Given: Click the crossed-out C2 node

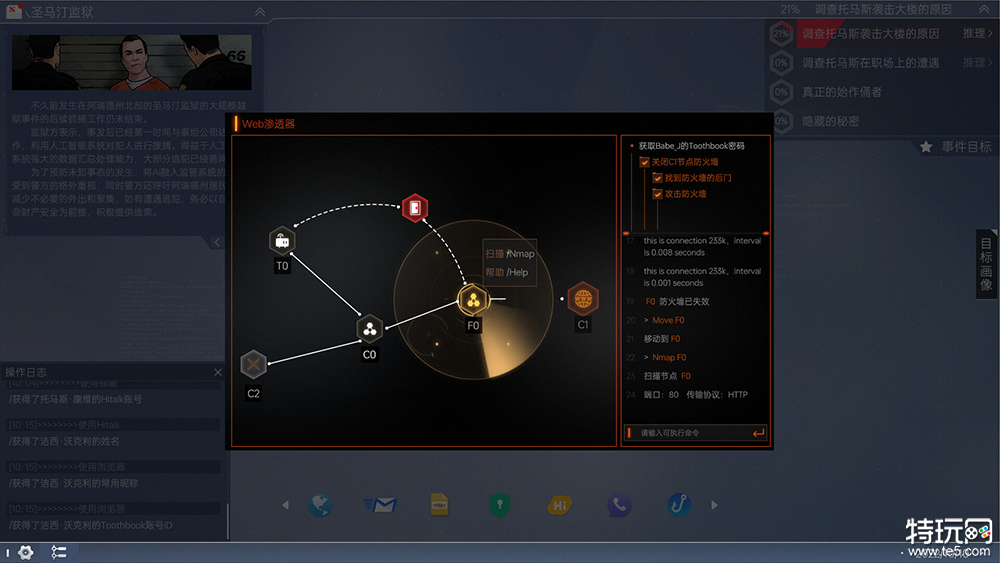Looking at the screenshot, I should [x=253, y=365].
